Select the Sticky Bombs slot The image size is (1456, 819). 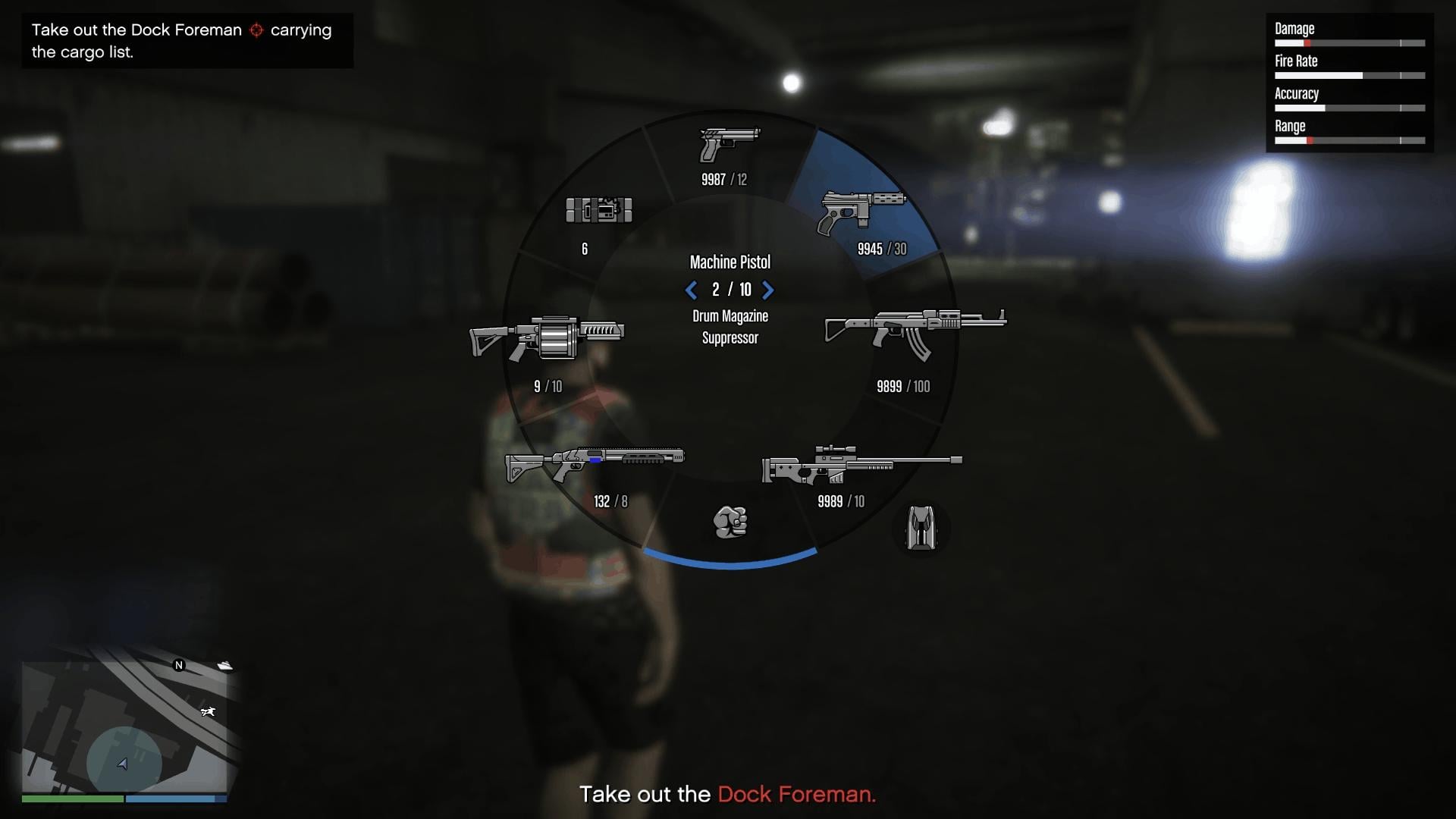pos(601,211)
